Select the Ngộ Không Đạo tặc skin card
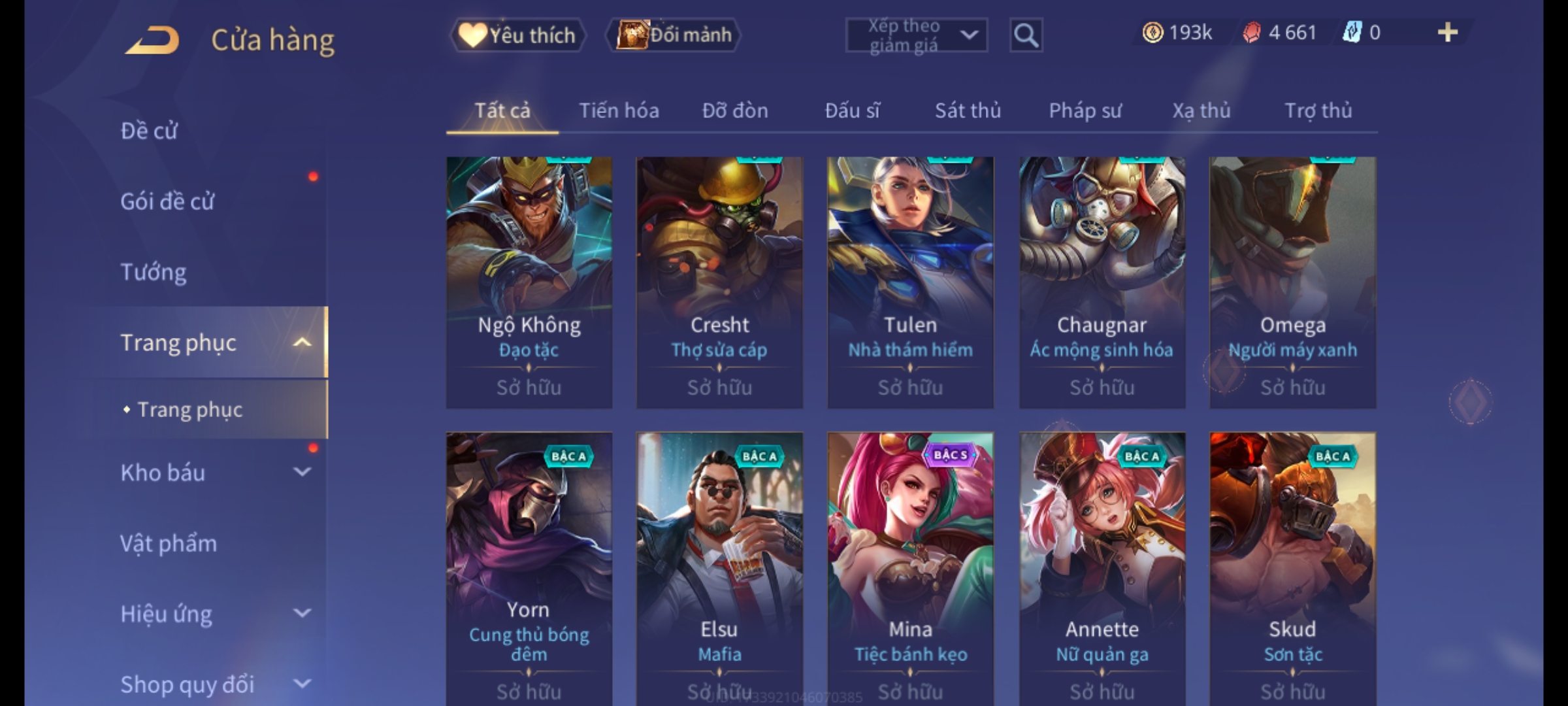The height and width of the screenshot is (706, 1568). click(x=529, y=282)
